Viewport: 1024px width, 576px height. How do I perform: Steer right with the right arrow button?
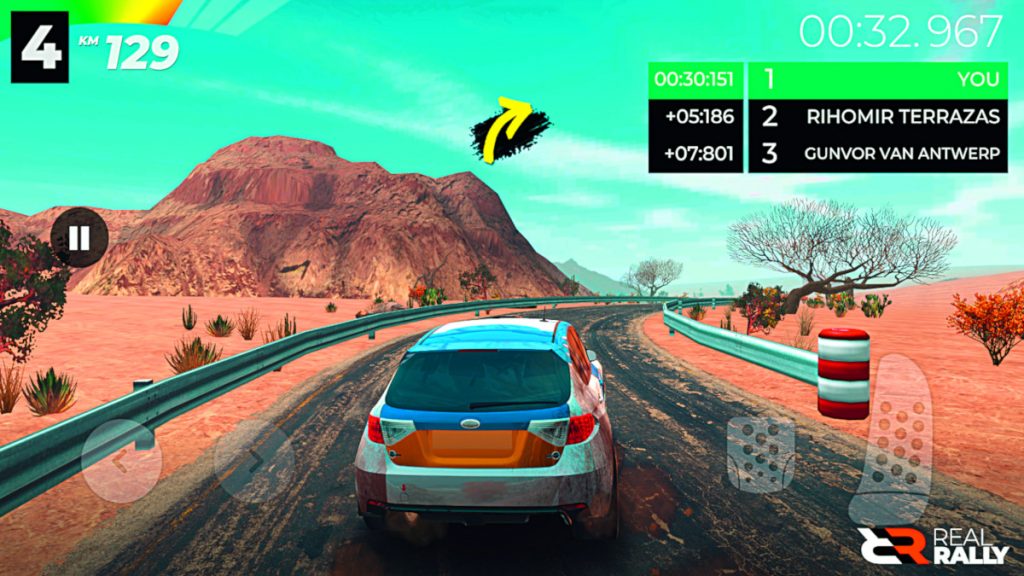point(254,461)
